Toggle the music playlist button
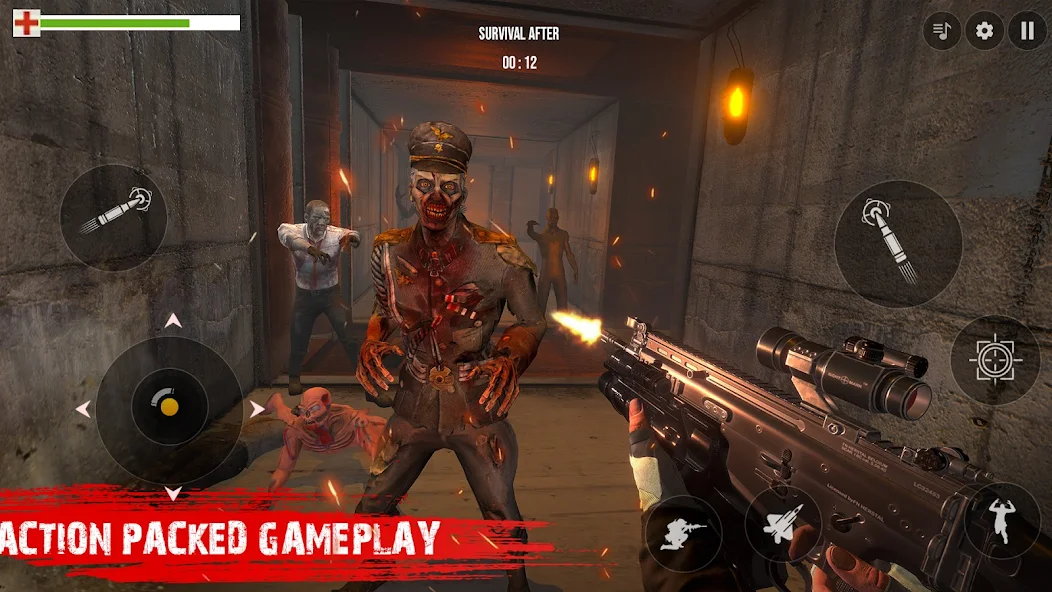 942,30
